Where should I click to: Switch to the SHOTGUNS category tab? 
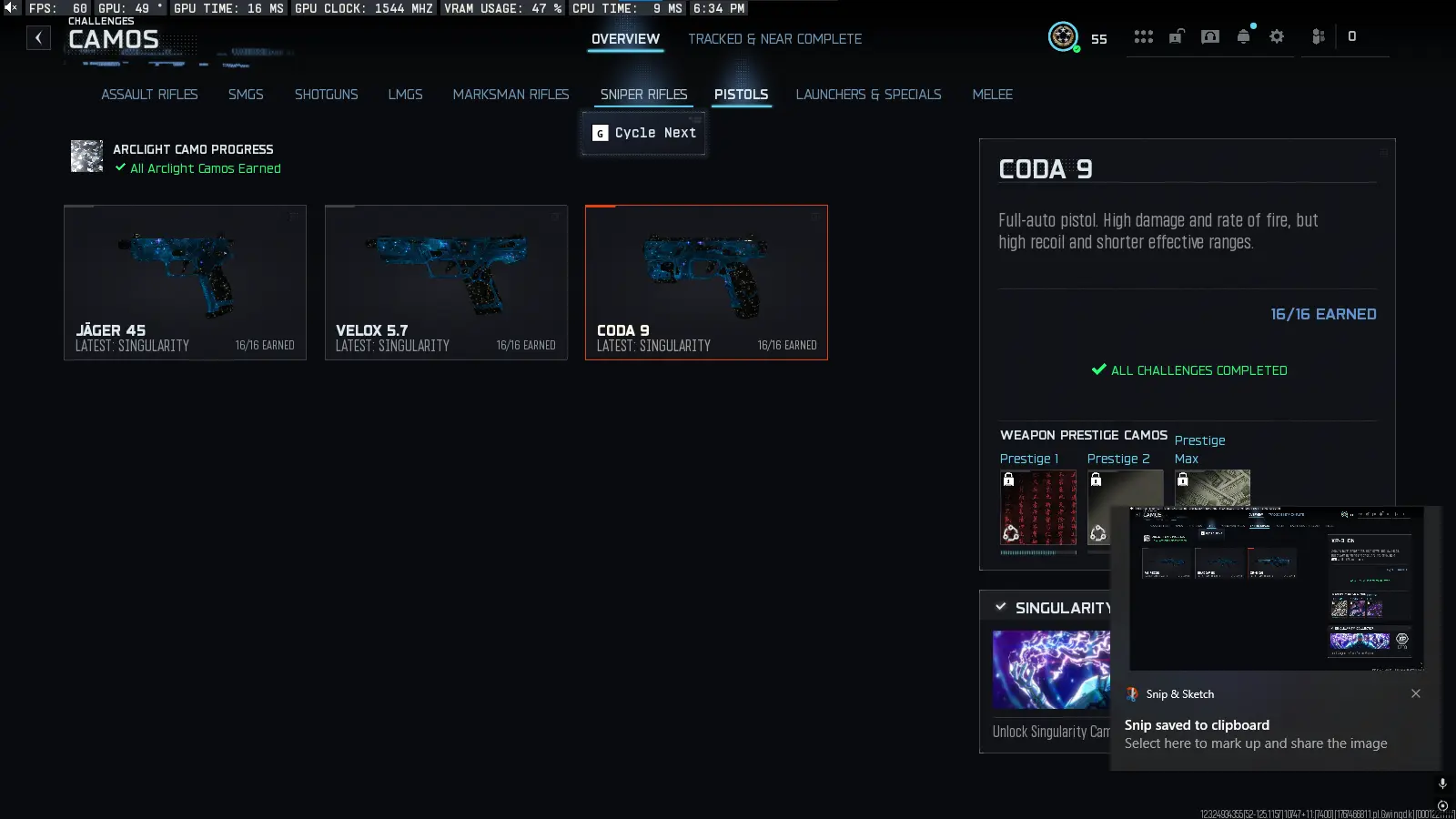(326, 94)
